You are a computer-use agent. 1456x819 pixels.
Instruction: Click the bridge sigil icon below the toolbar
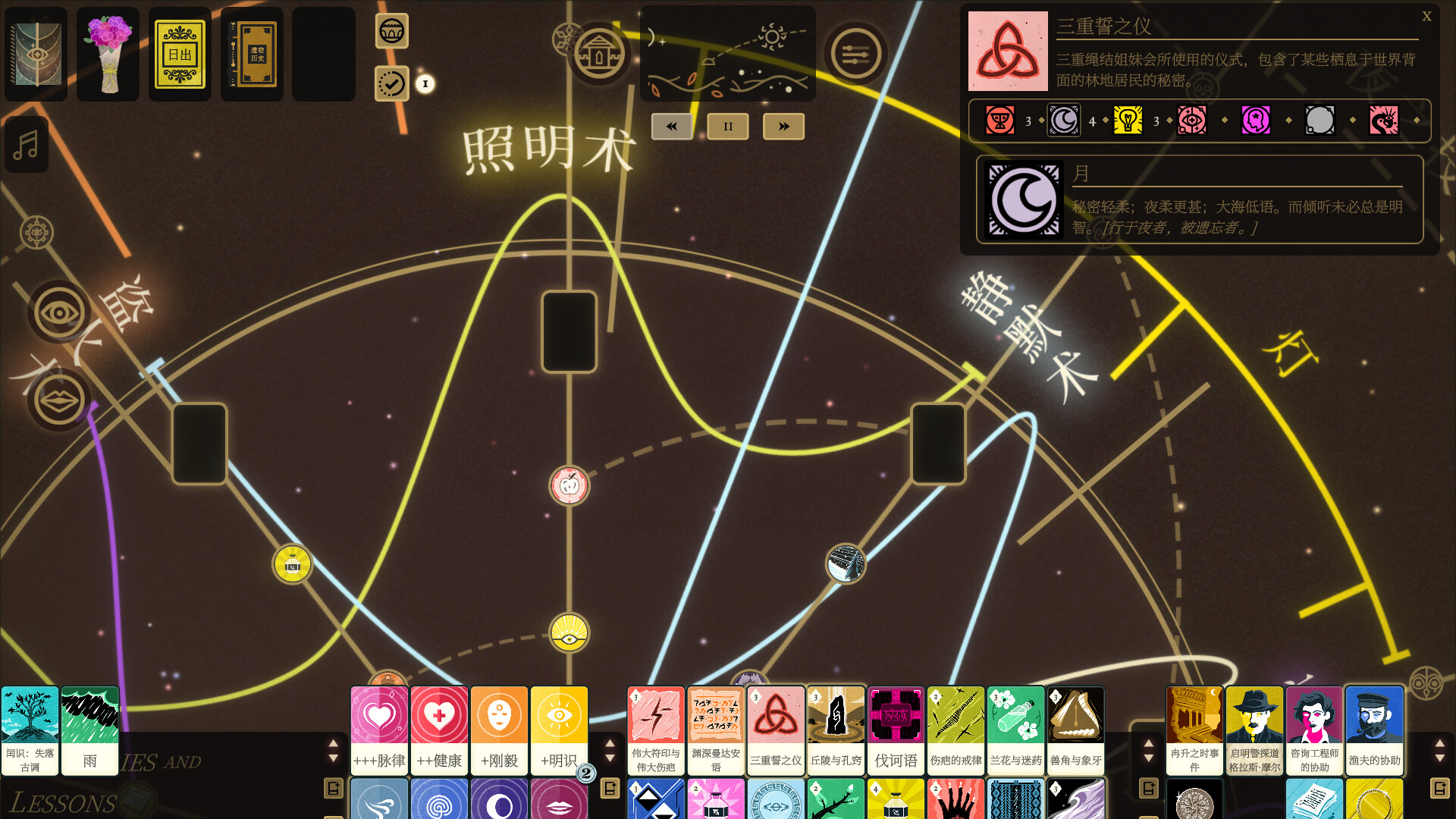(392, 32)
